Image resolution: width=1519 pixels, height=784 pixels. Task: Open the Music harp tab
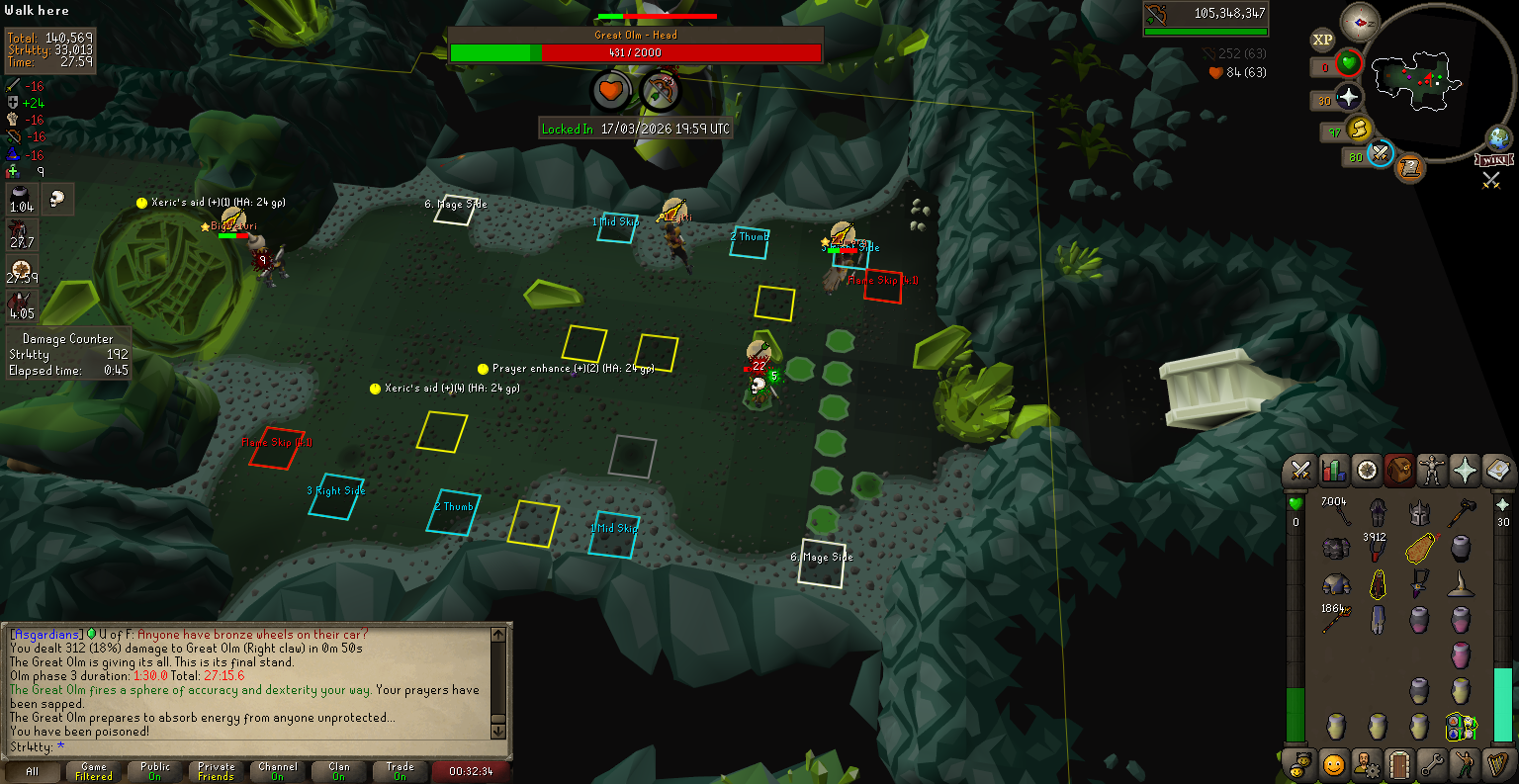pos(1497,763)
